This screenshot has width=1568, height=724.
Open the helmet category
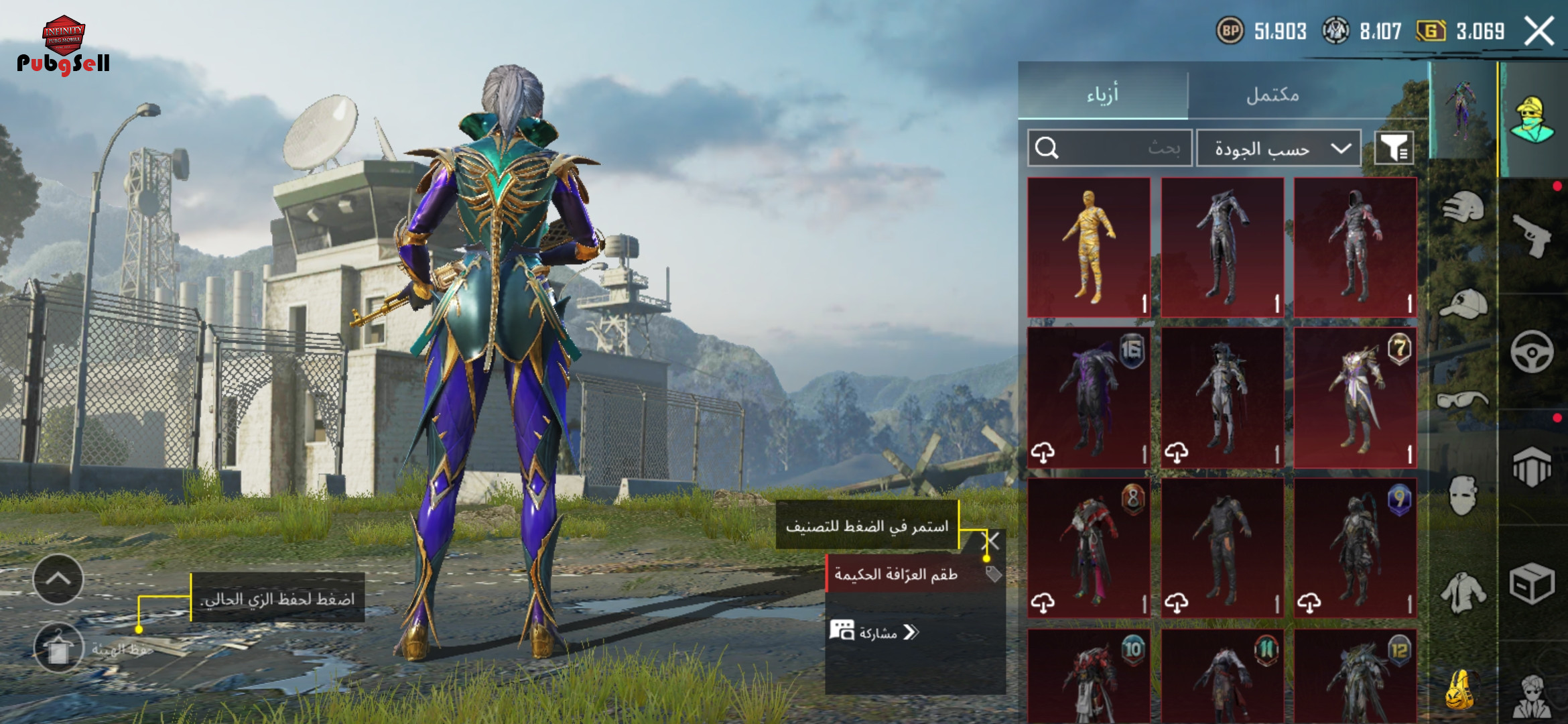pos(1463,207)
